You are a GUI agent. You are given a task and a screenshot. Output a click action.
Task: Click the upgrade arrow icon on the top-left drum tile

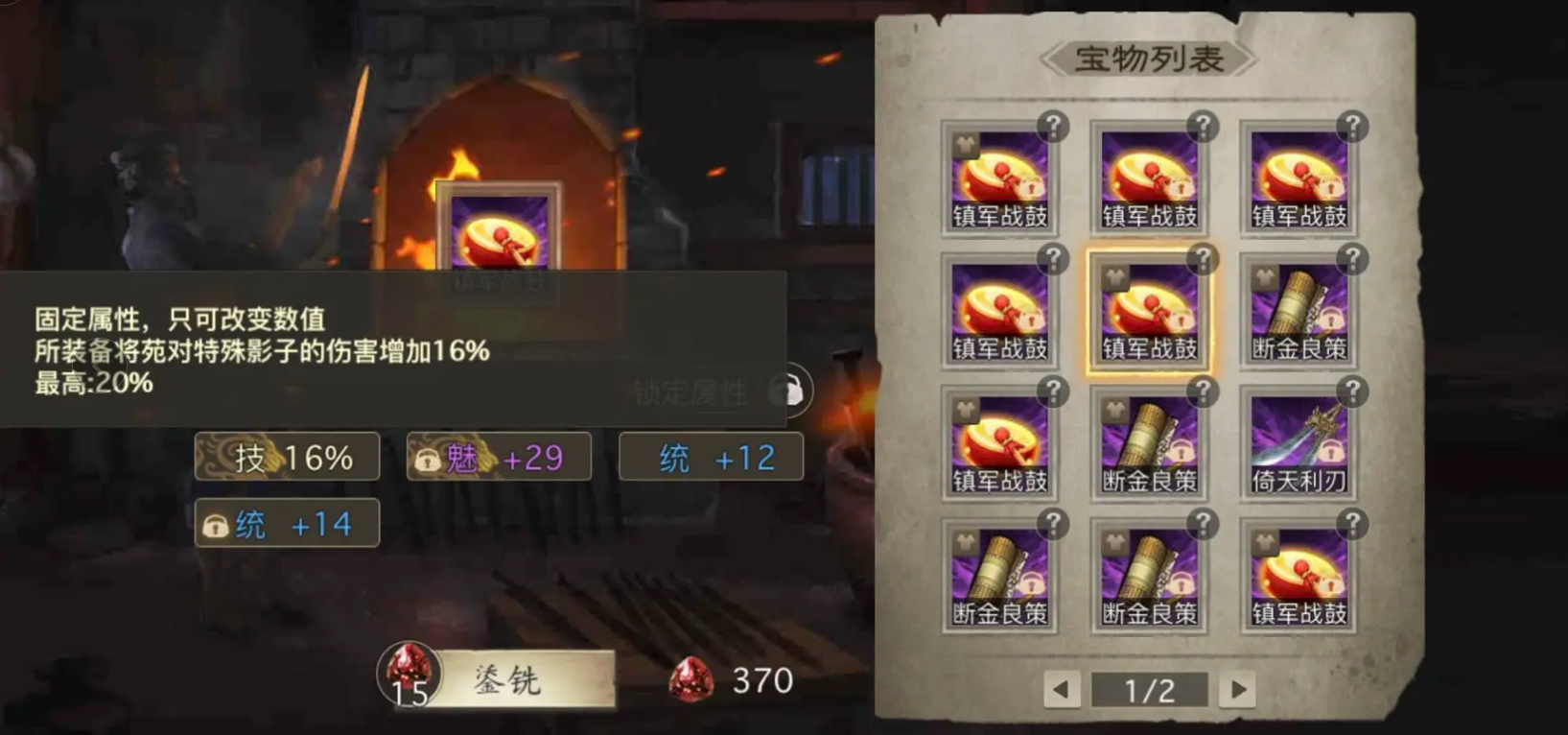[x=965, y=145]
